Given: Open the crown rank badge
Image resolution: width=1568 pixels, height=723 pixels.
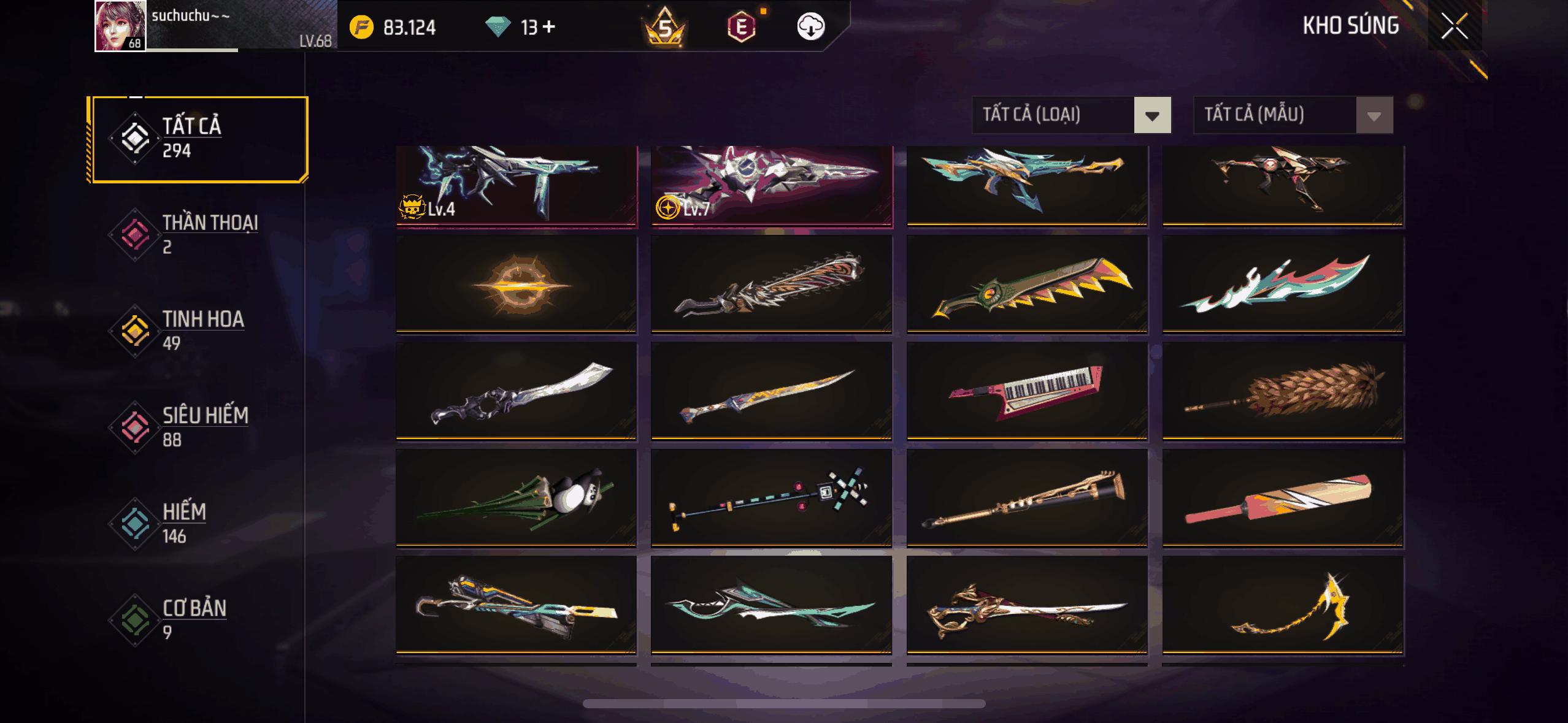Looking at the screenshot, I should (664, 27).
